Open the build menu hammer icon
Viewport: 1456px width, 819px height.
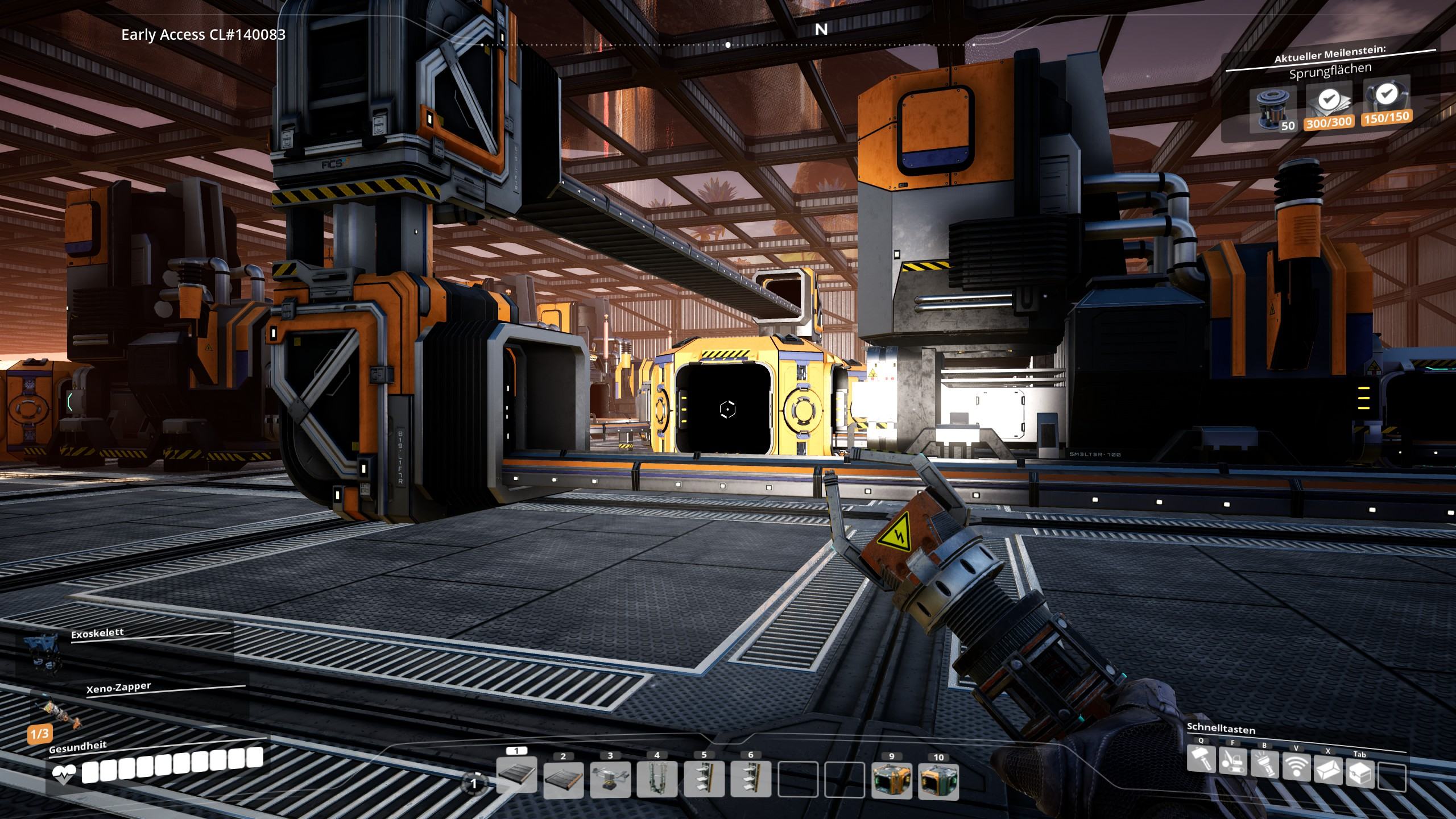click(x=1201, y=760)
